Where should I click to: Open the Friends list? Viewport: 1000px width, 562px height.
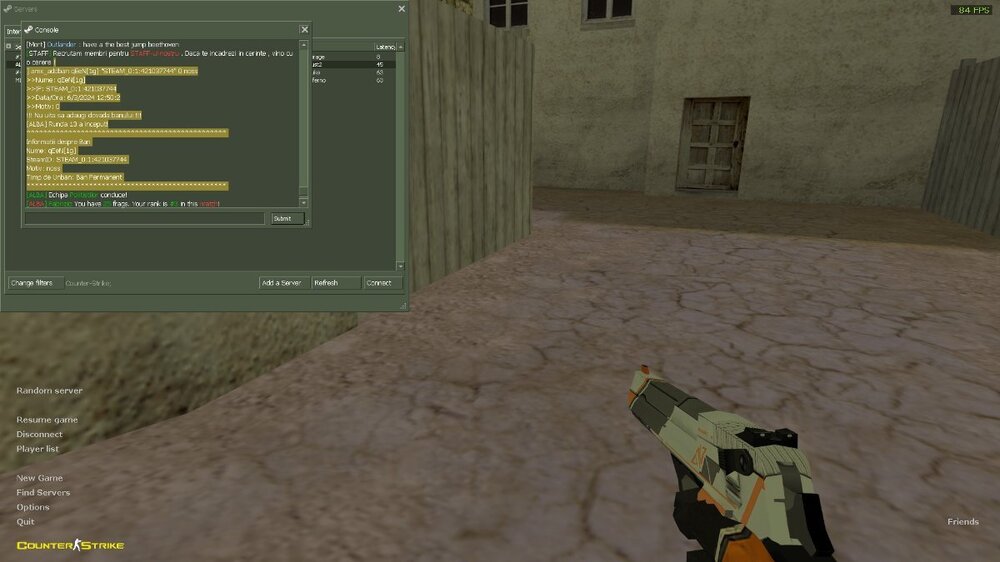(963, 522)
